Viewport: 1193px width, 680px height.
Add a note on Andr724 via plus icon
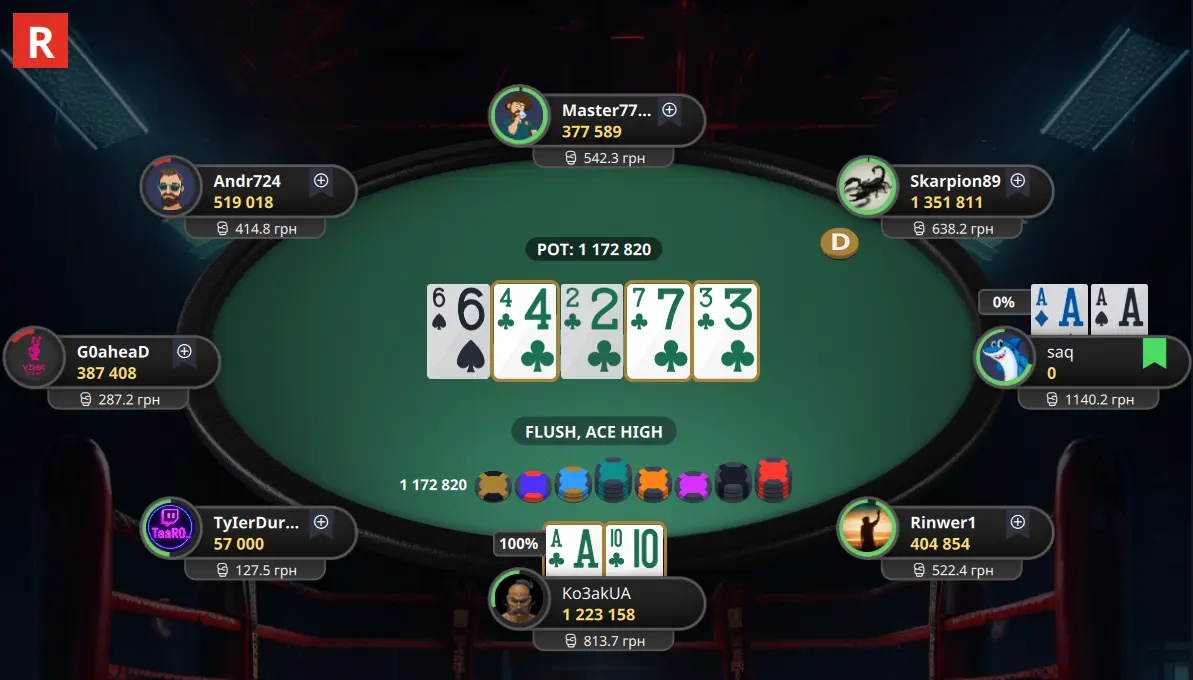pyautogui.click(x=321, y=181)
